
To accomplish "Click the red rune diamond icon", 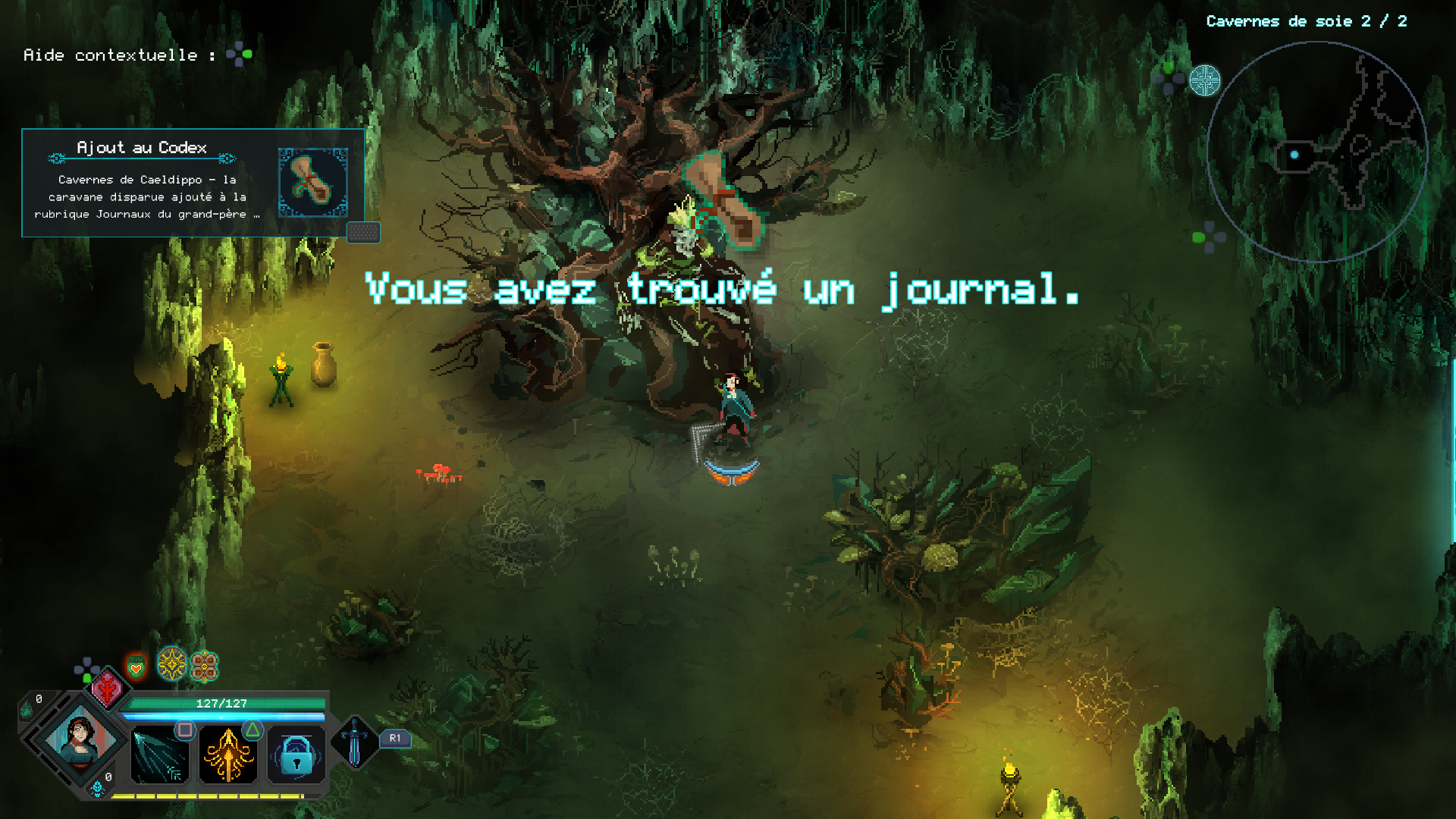I will [108, 689].
